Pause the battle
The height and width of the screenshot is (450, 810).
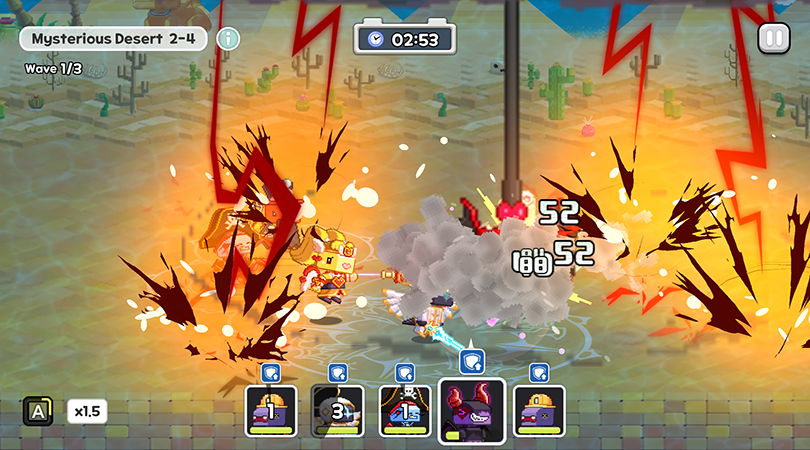click(x=772, y=39)
